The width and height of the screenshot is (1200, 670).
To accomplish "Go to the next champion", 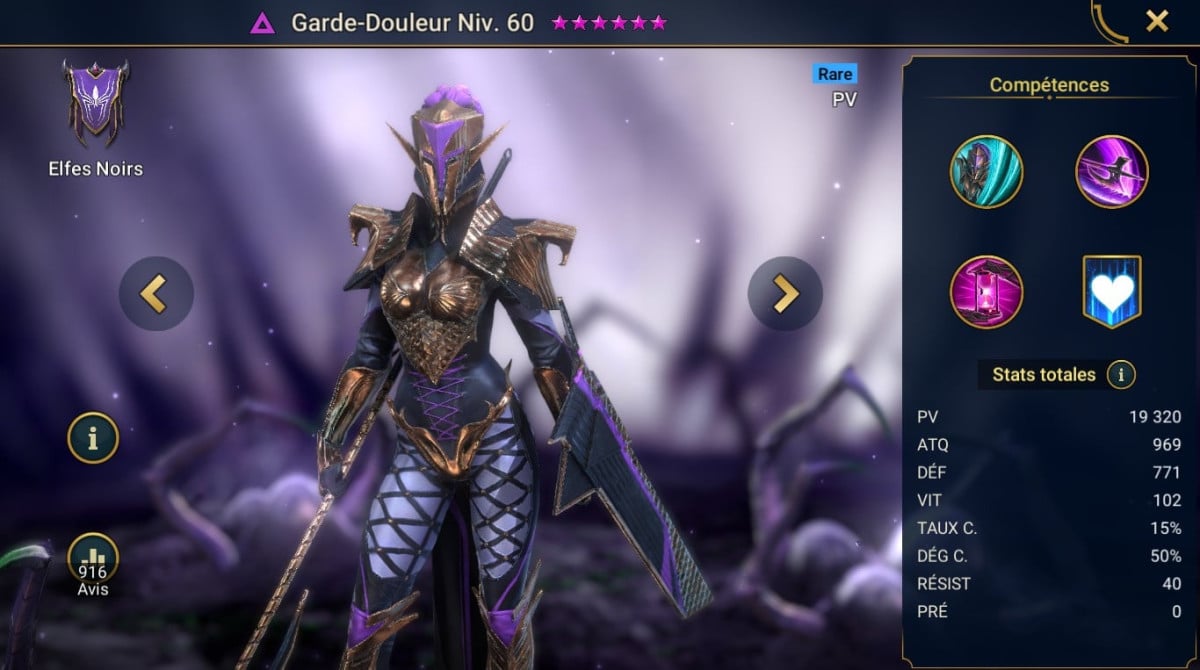I will pyautogui.click(x=785, y=293).
